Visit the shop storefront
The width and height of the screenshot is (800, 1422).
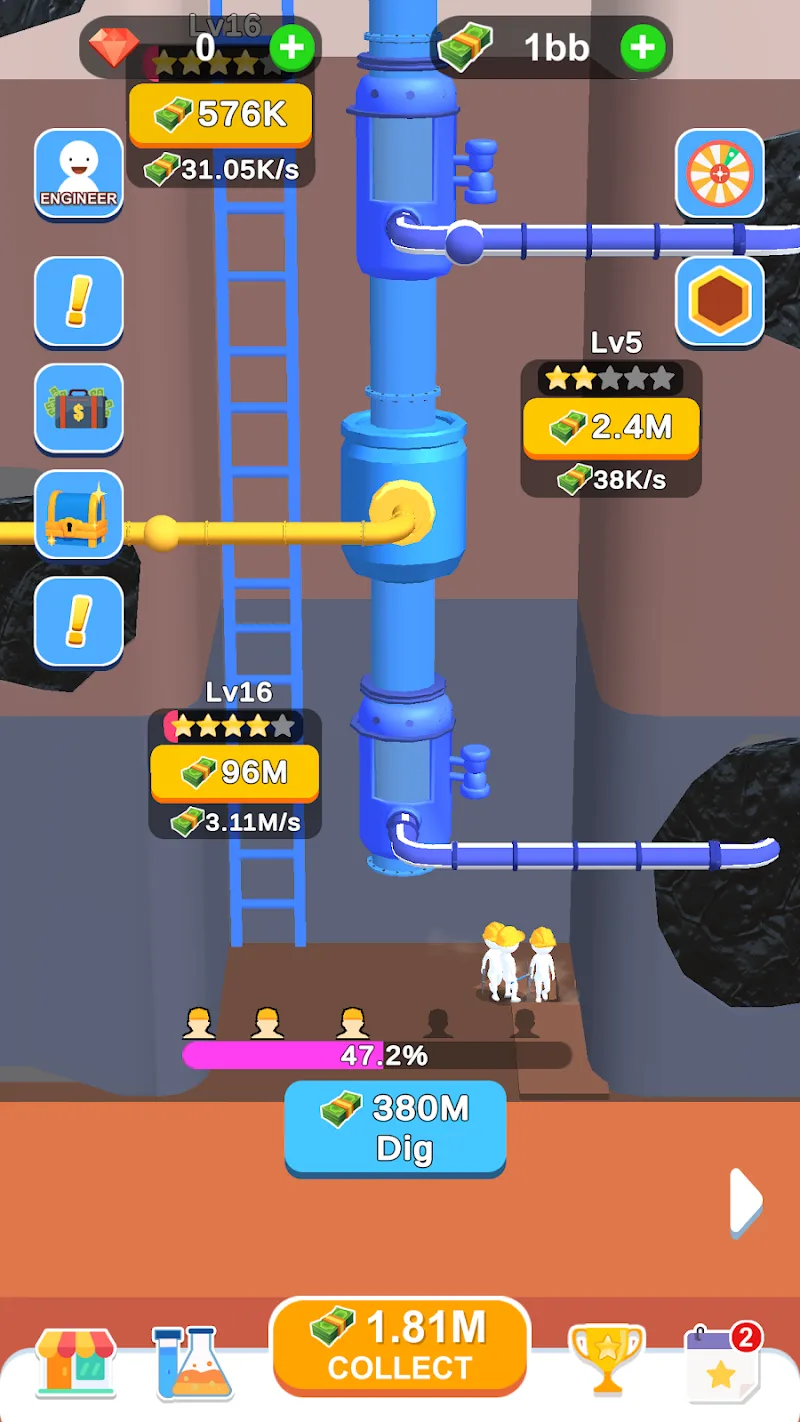(x=75, y=1360)
